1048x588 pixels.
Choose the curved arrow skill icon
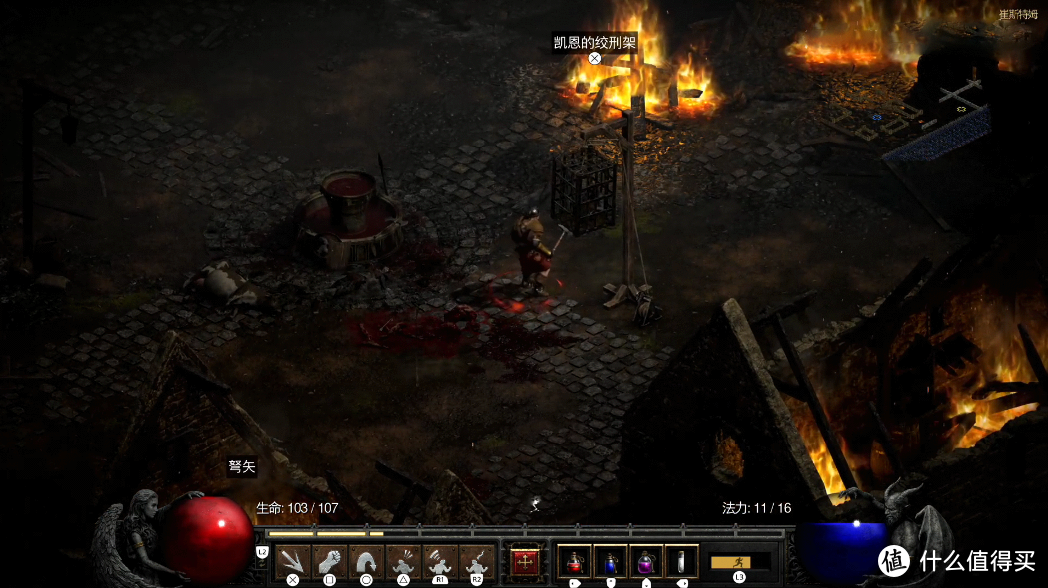coord(365,561)
